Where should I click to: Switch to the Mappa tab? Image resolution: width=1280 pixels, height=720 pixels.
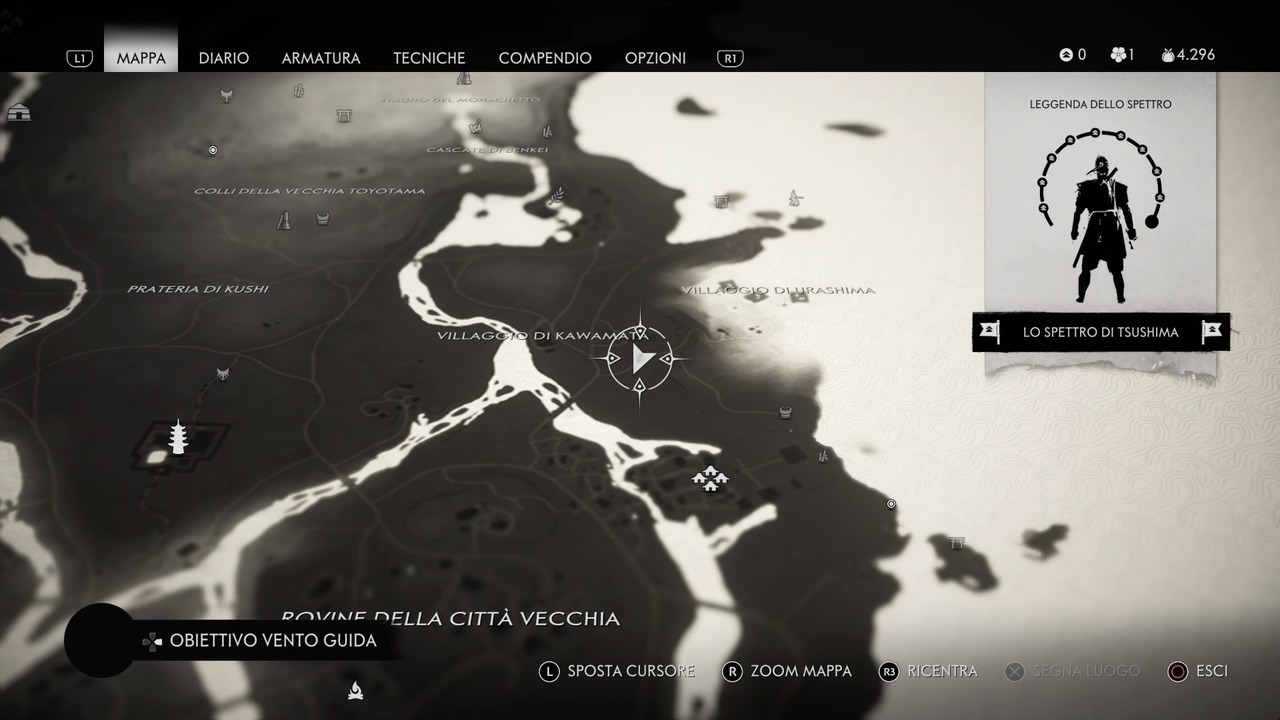(x=141, y=58)
